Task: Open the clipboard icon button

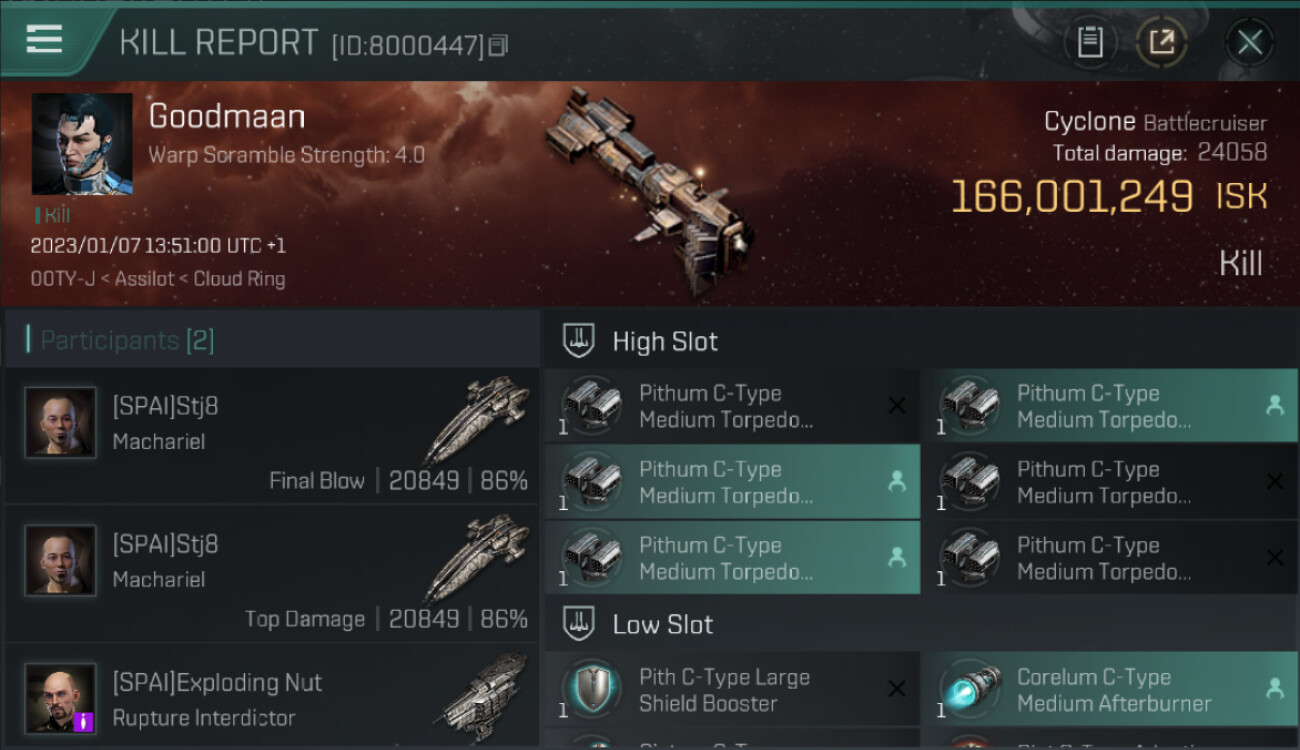Action: [x=1089, y=43]
